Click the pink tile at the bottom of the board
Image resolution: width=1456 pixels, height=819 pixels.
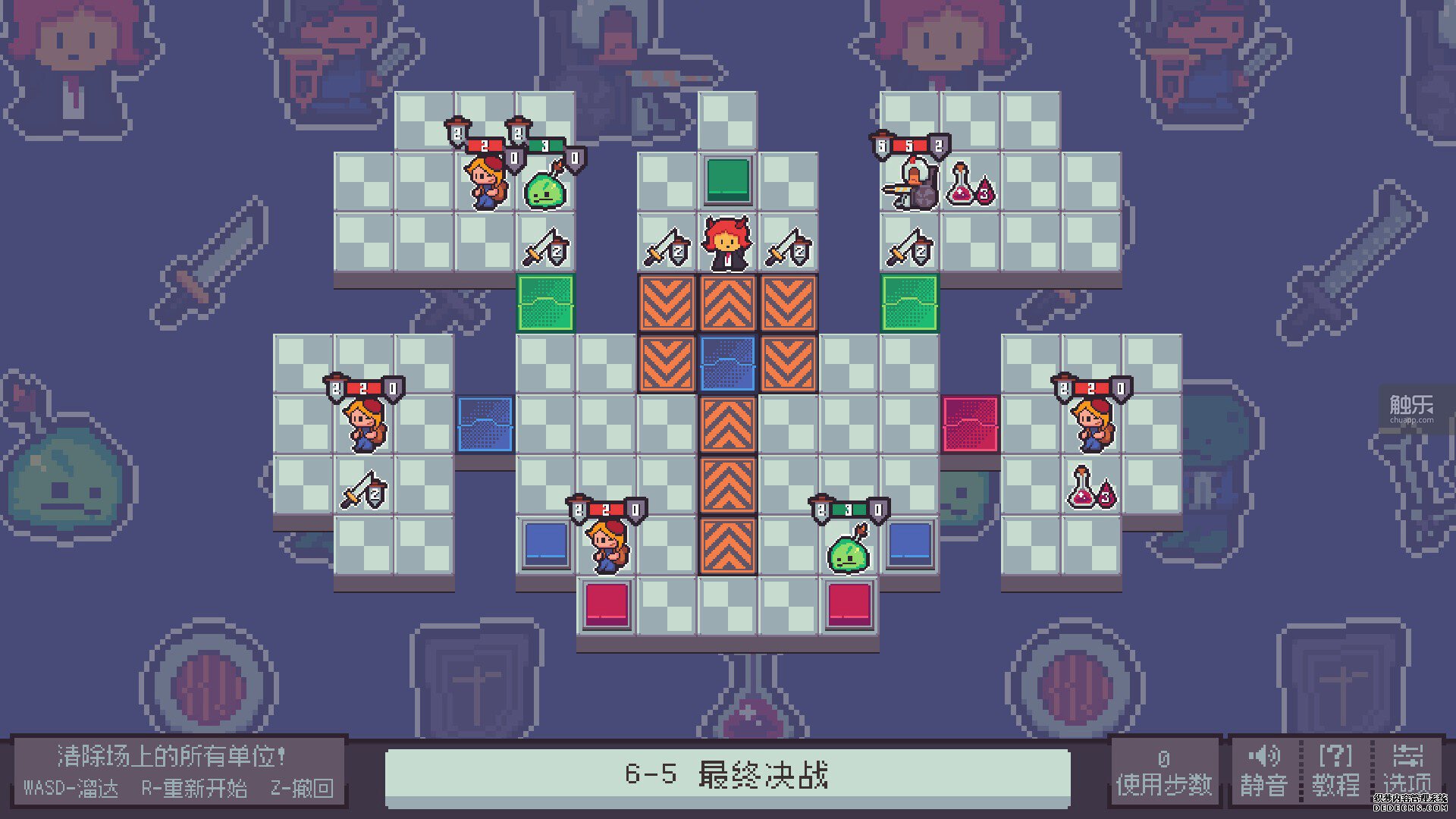pos(607,604)
